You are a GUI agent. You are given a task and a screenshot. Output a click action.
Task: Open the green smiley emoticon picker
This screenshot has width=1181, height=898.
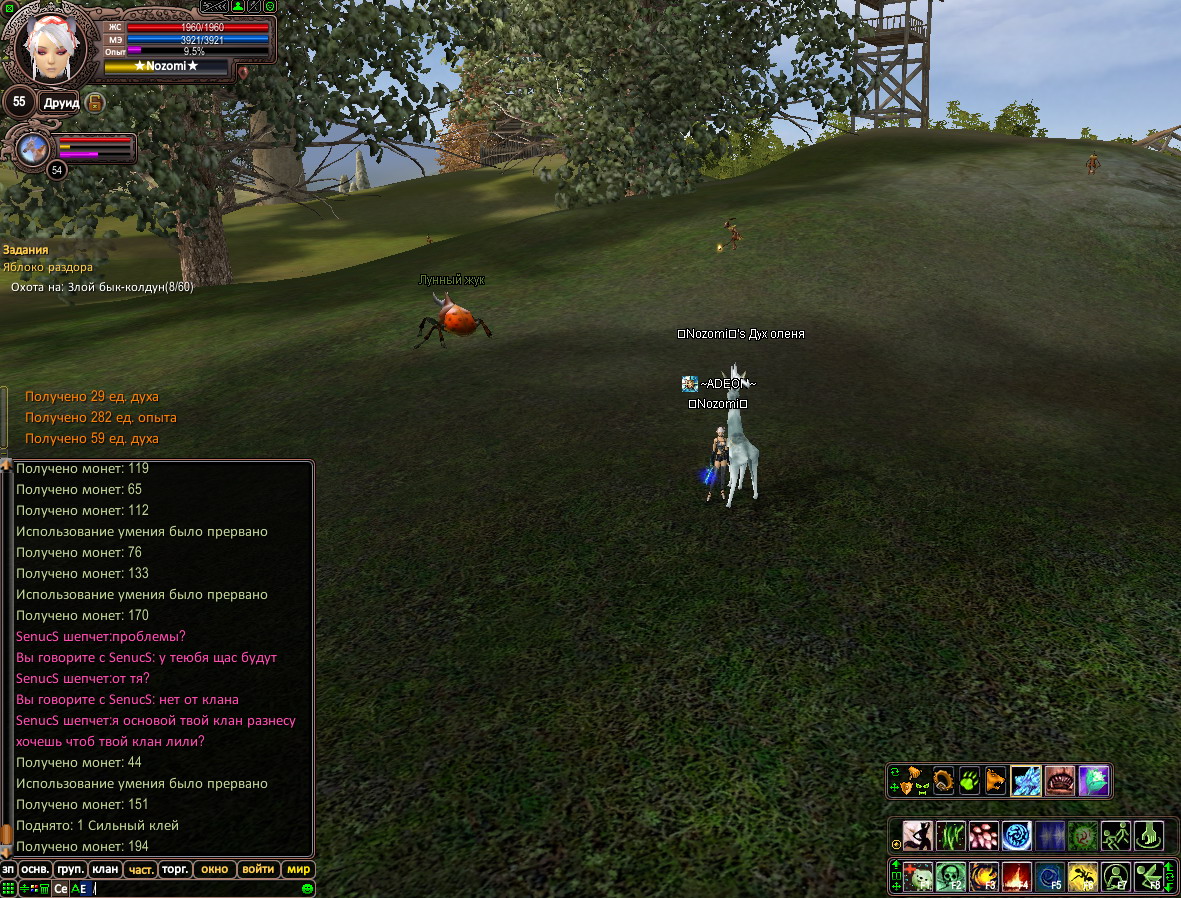[x=307, y=888]
